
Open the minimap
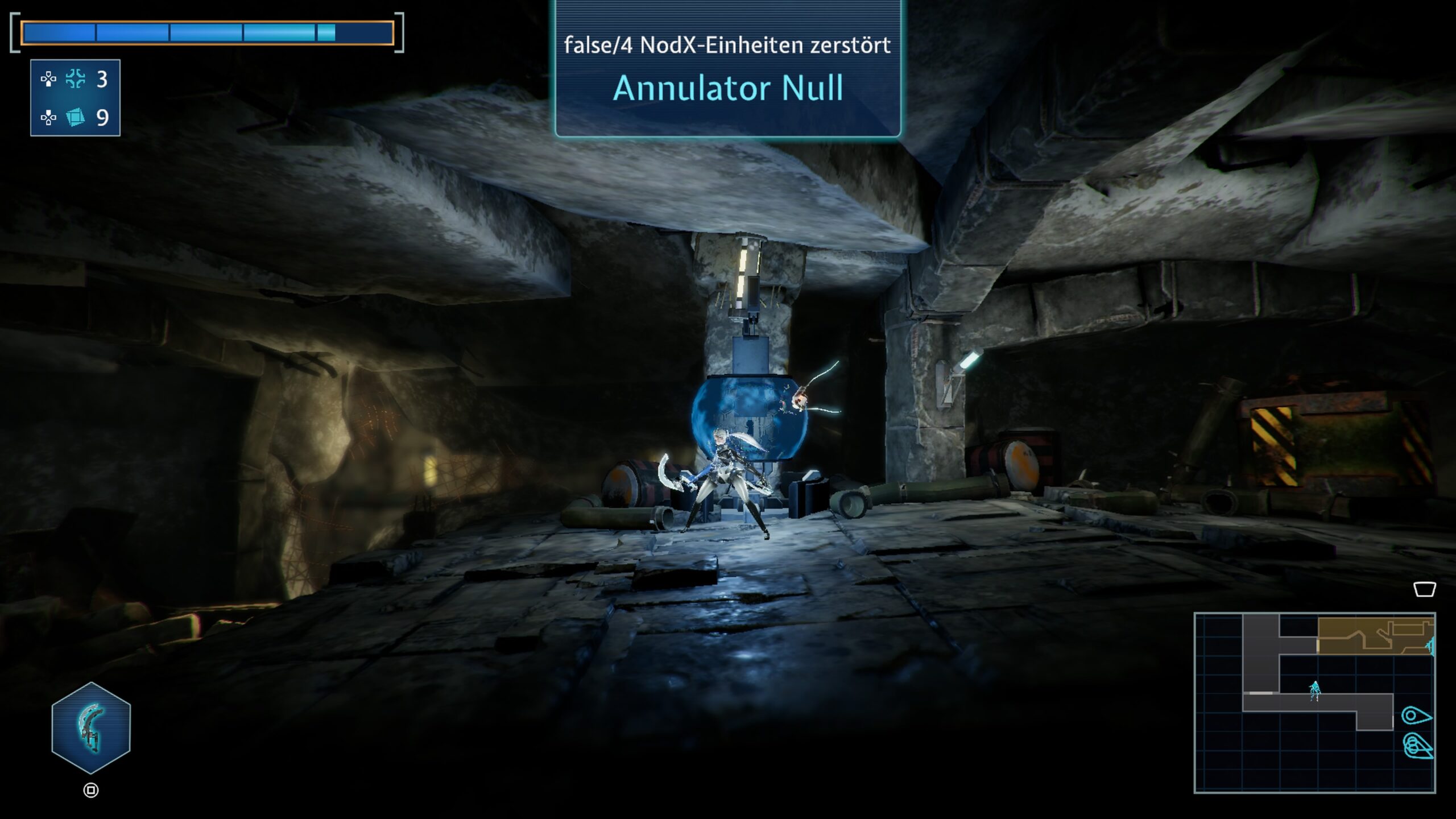1314,702
